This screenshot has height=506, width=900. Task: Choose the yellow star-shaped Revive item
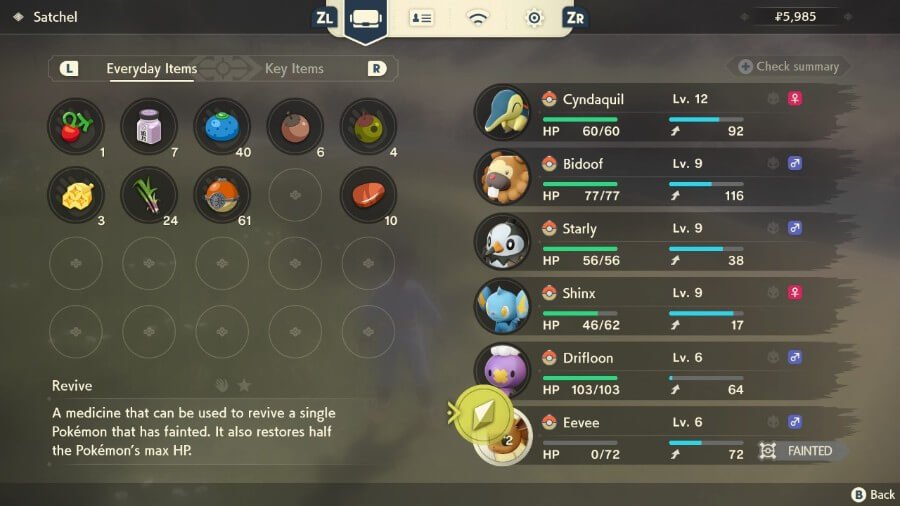[76, 194]
